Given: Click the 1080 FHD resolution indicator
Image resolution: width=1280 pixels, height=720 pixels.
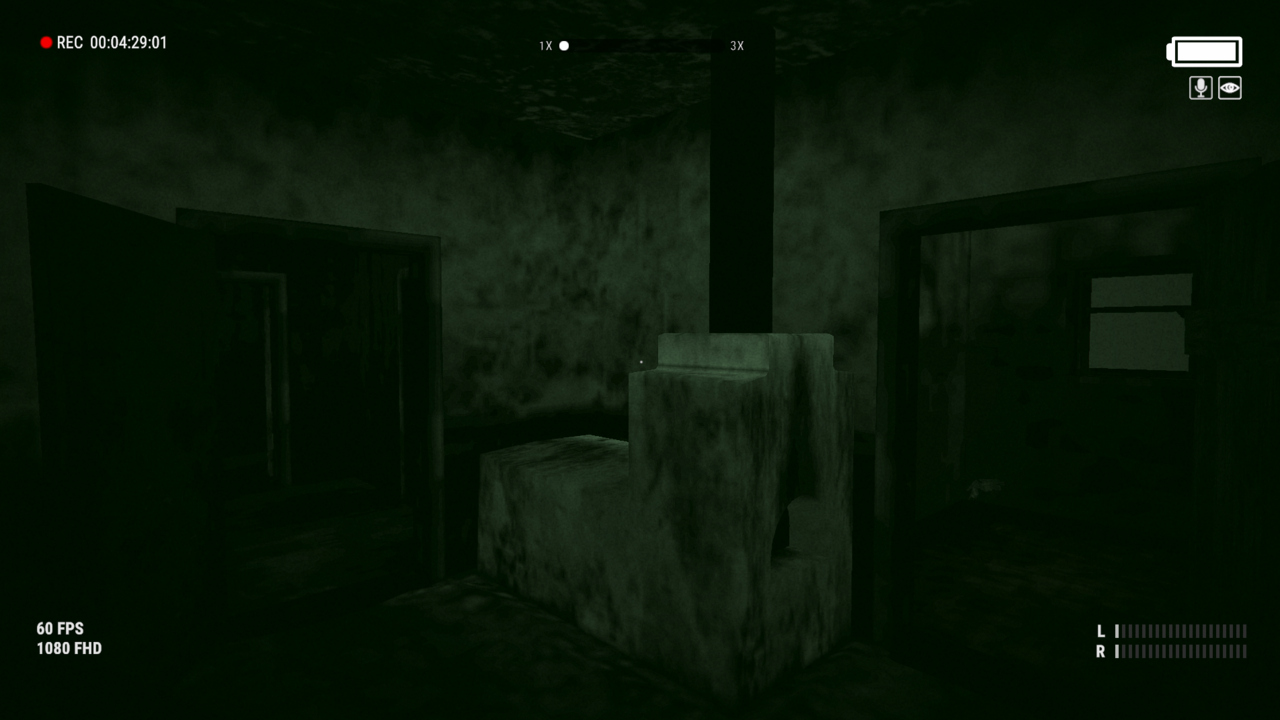Looking at the screenshot, I should [x=68, y=648].
